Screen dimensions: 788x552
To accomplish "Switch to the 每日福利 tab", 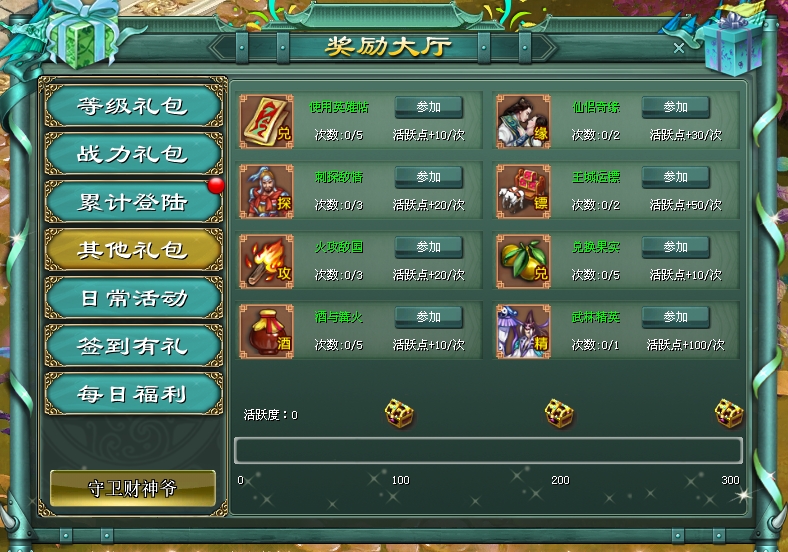I will (x=133, y=394).
